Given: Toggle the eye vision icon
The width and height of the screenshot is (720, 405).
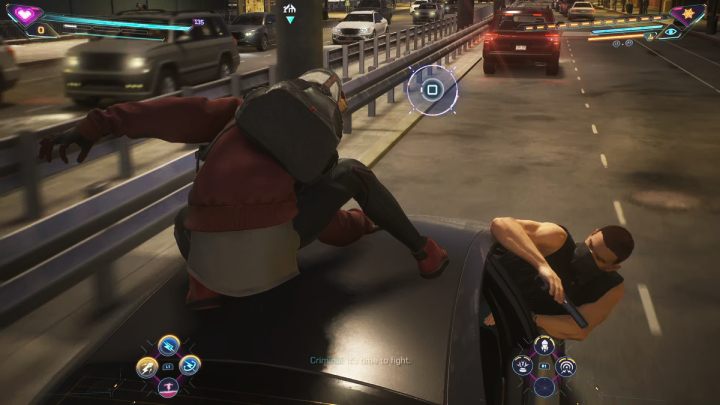Looking at the screenshot, I should [671, 32].
